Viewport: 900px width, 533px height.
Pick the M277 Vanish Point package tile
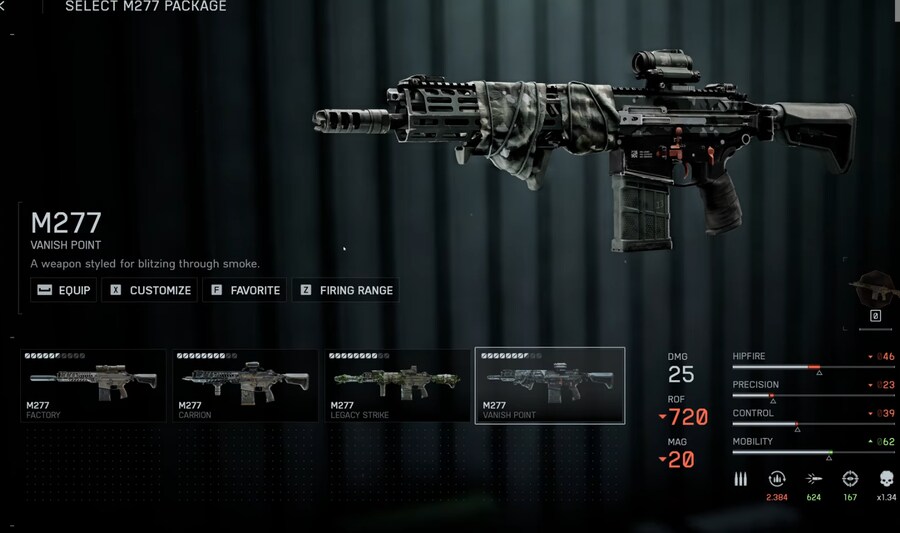[x=549, y=385]
